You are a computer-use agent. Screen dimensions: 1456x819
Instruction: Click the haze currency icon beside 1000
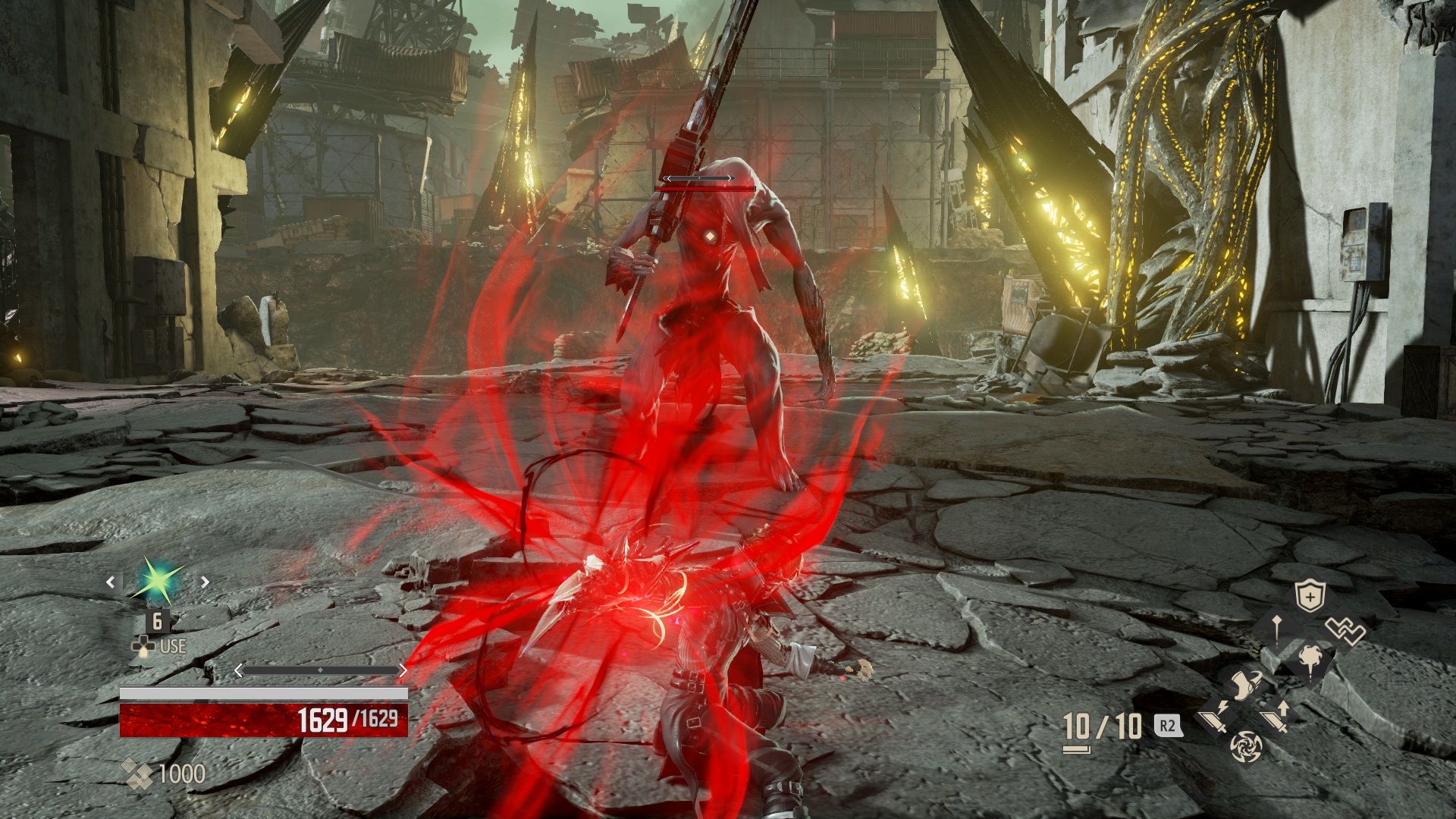click(139, 773)
